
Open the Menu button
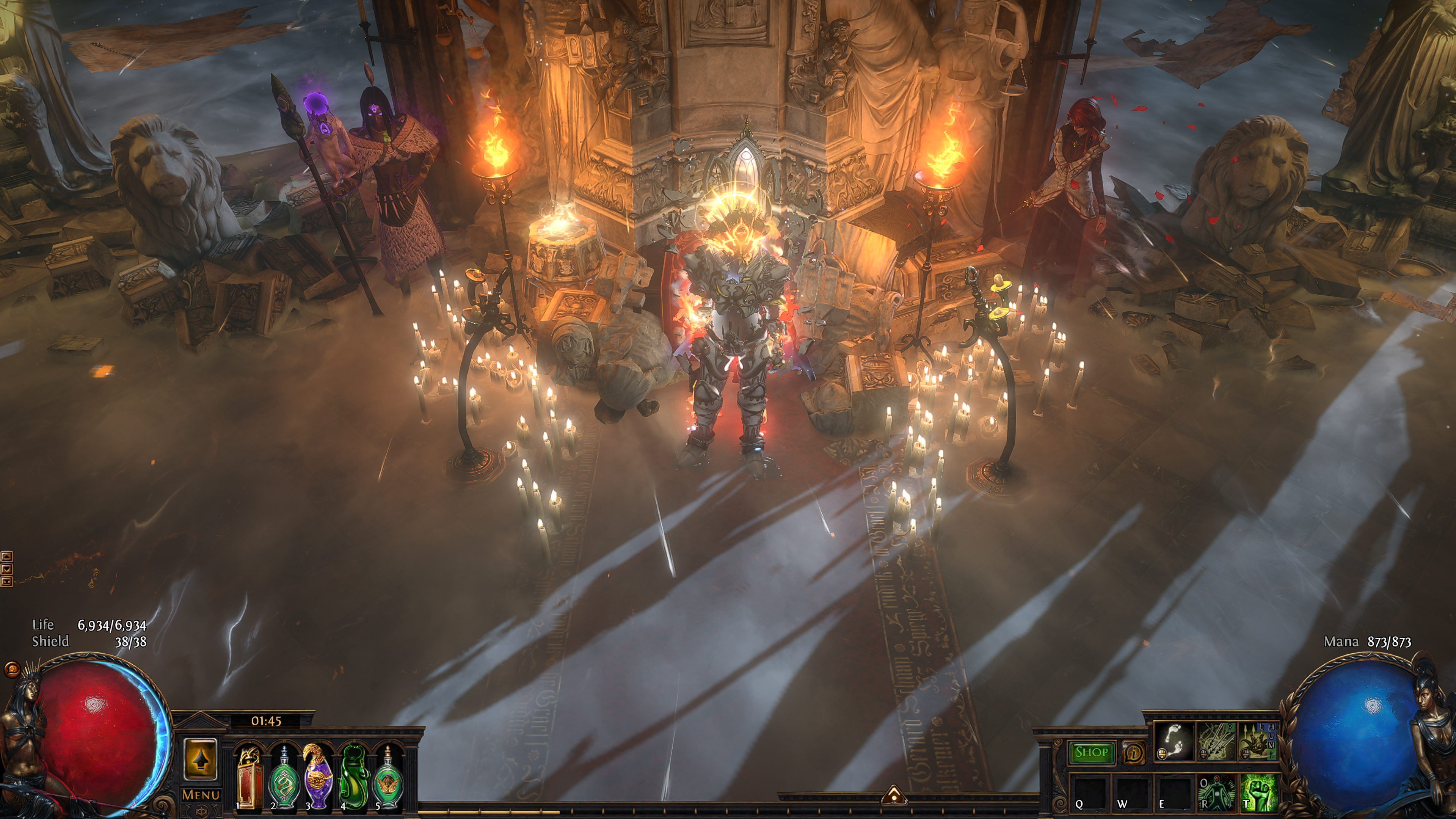(x=201, y=795)
